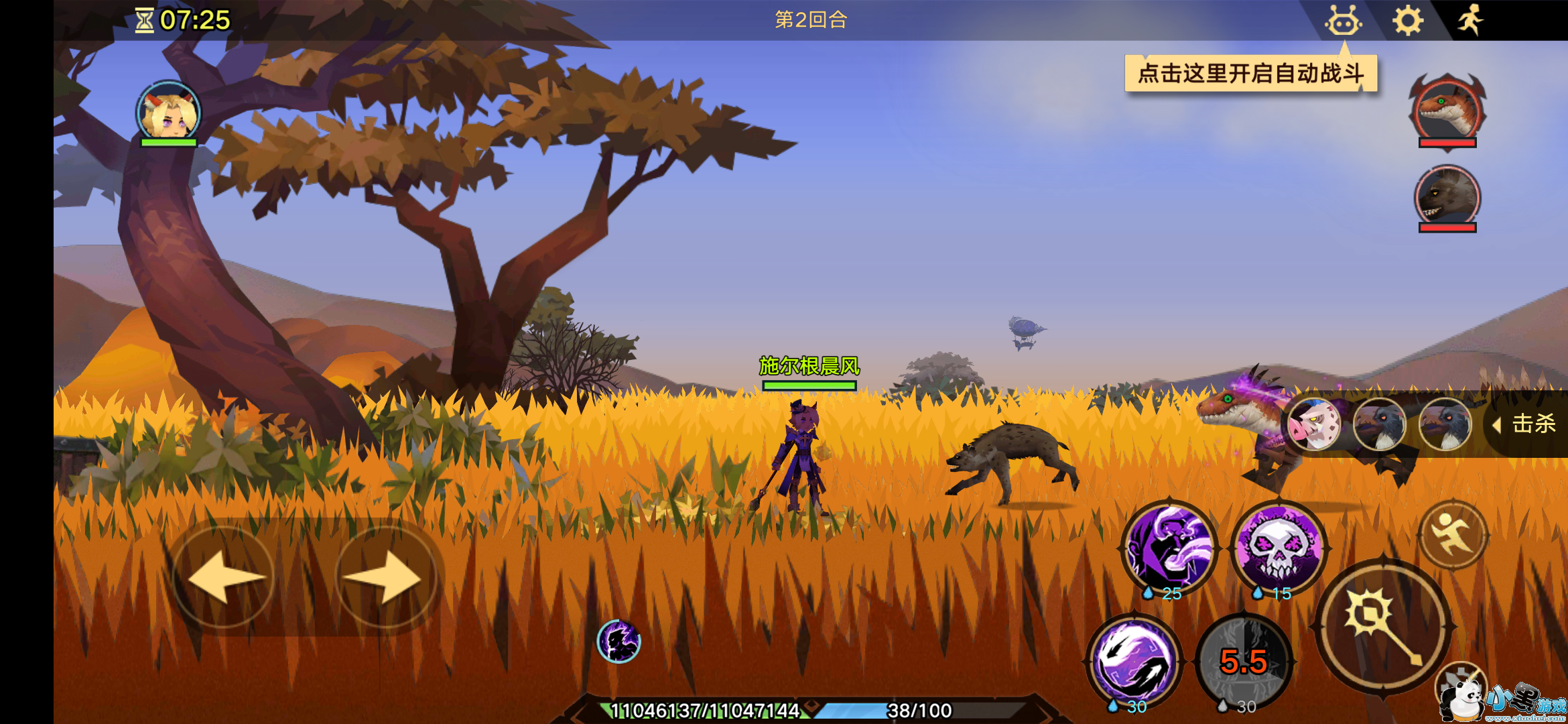
Task: Move left with the left arrow button
Action: [x=224, y=577]
